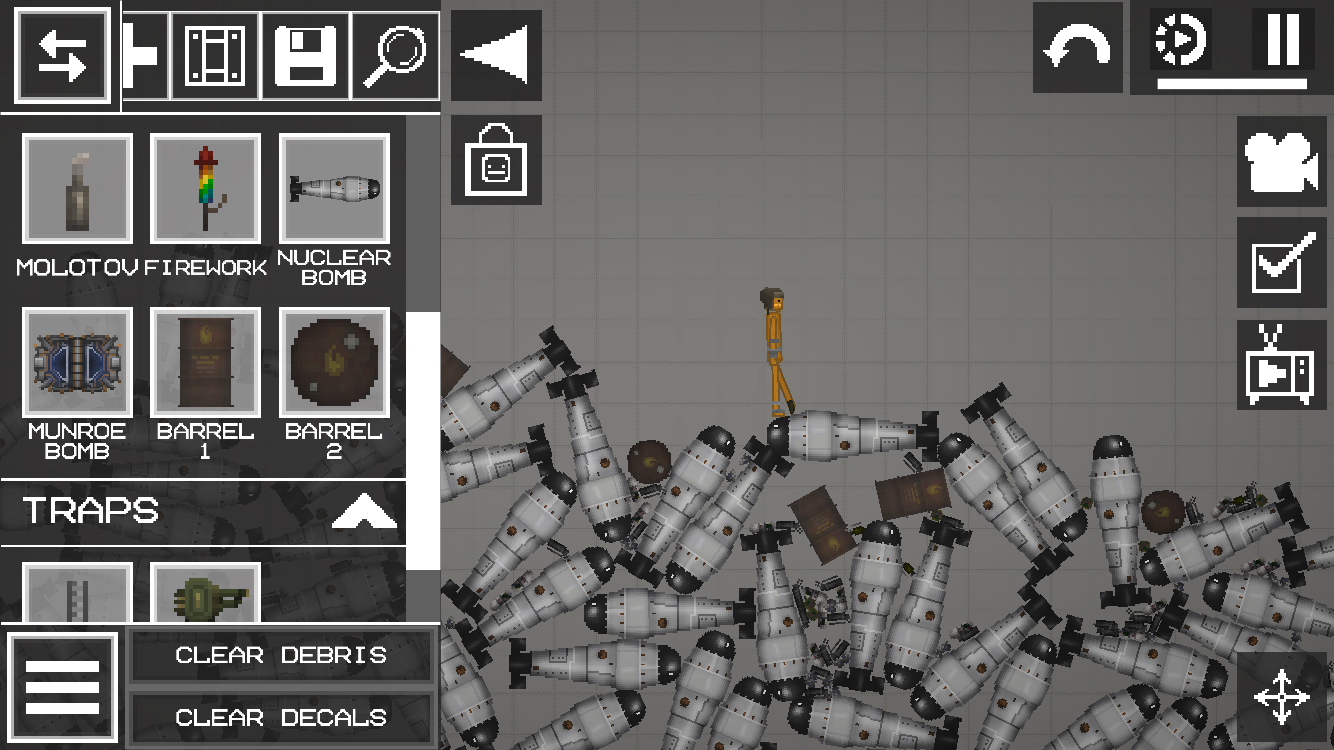This screenshot has height=750, width=1334.
Task: Toggle the slow motion button
Action: click(1181, 40)
